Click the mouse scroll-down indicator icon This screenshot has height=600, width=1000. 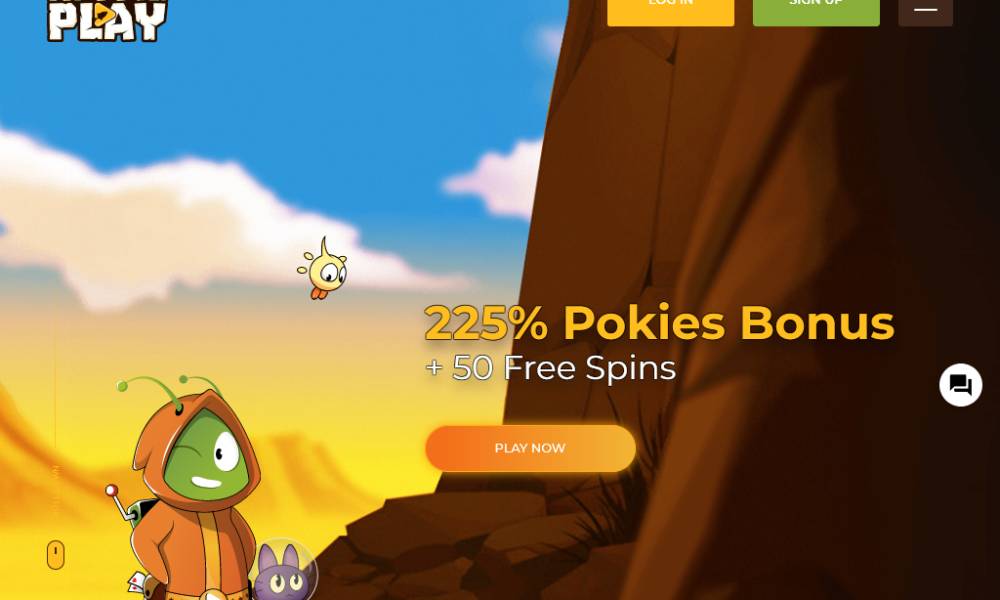tap(56, 555)
